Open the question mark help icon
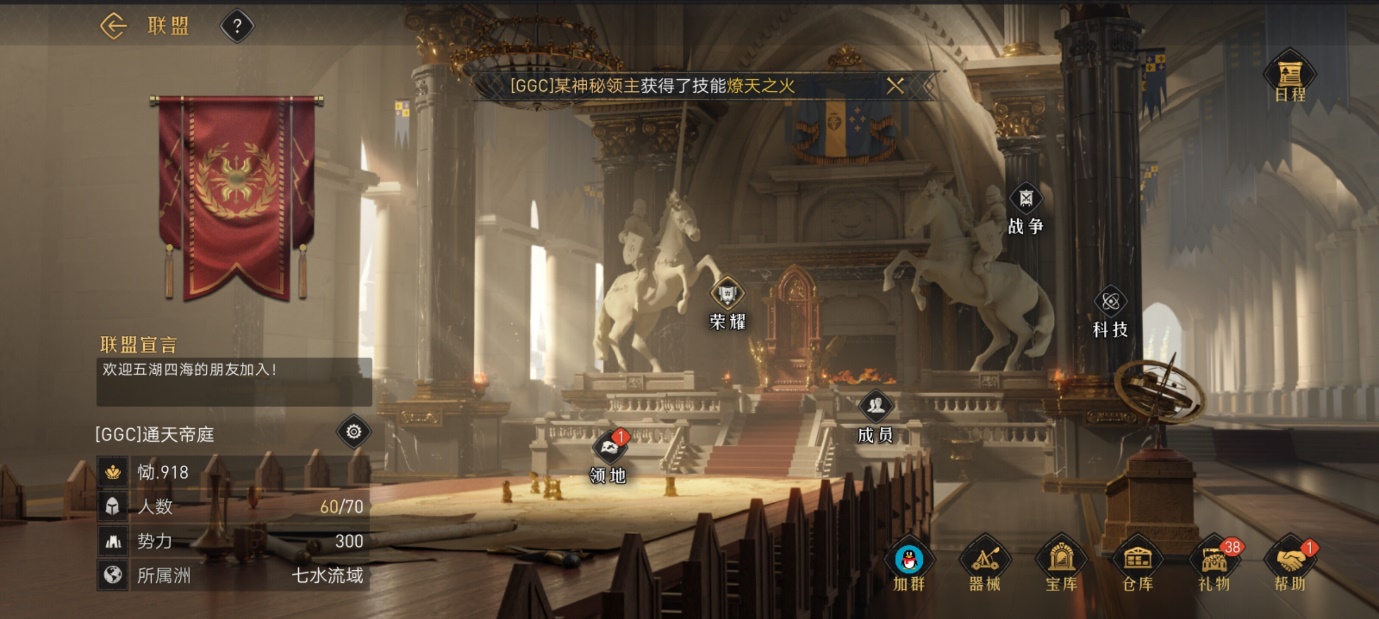Screen dimensions: 1379x619 point(237,26)
